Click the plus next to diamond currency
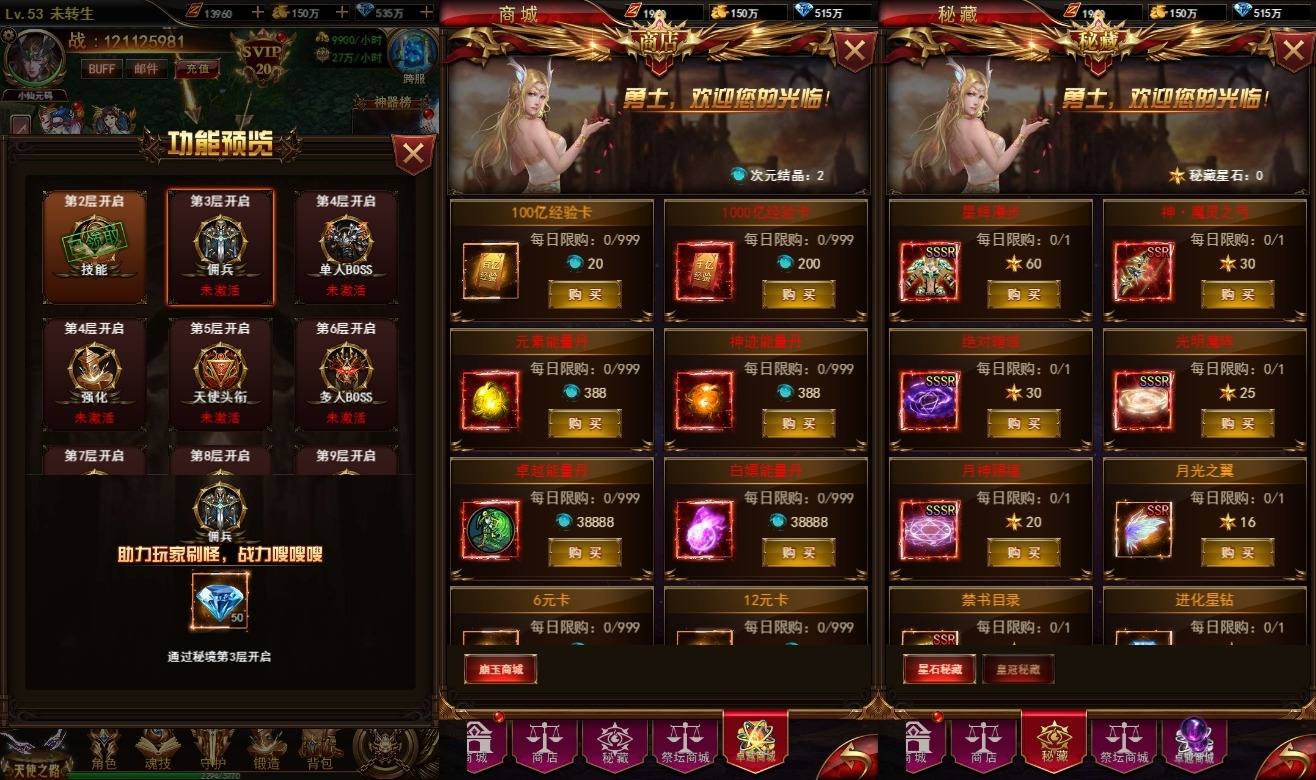Screen dimensions: 1316x780 [x=425, y=13]
